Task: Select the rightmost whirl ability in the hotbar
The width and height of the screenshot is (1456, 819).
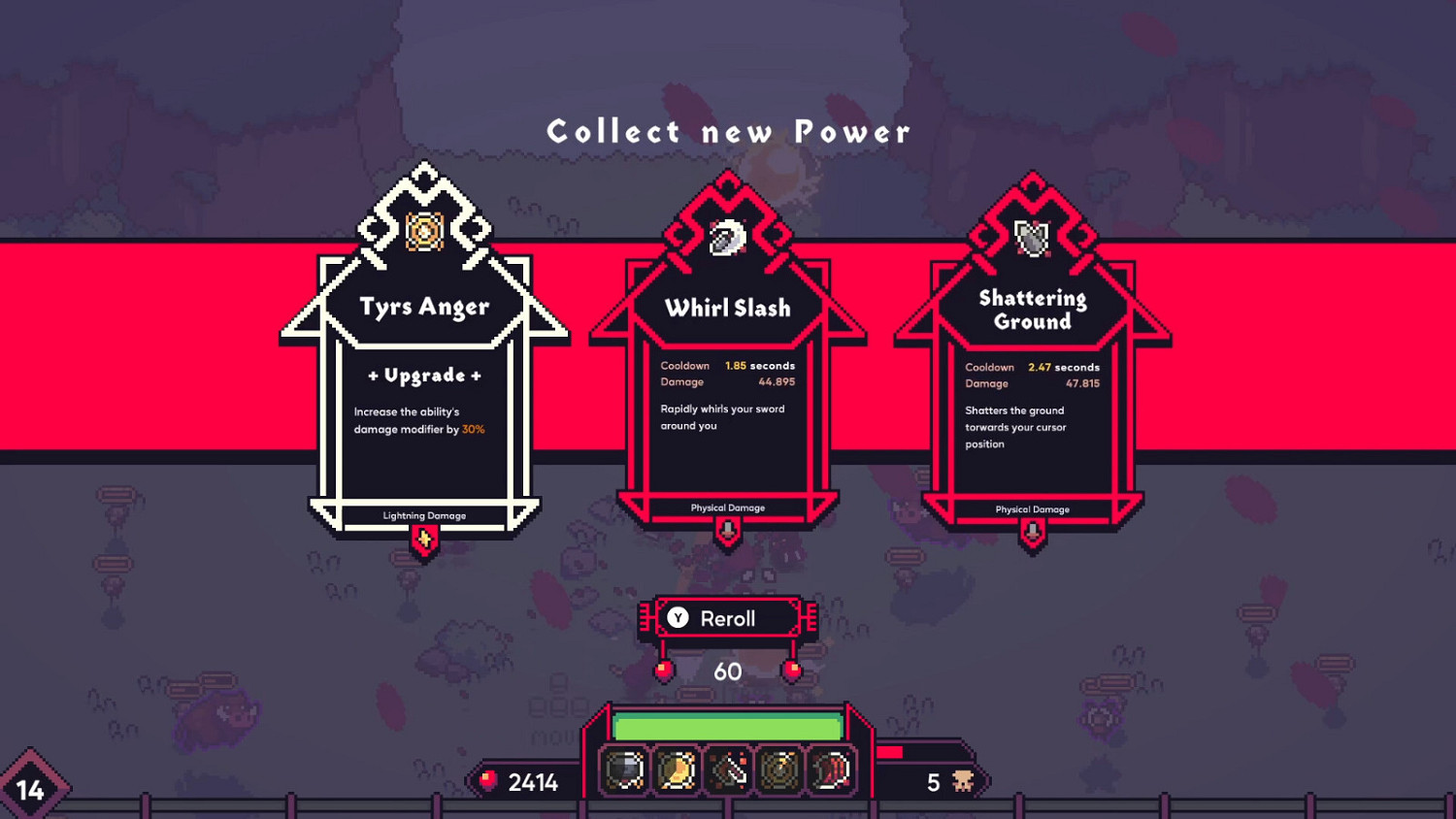Action: [x=830, y=770]
